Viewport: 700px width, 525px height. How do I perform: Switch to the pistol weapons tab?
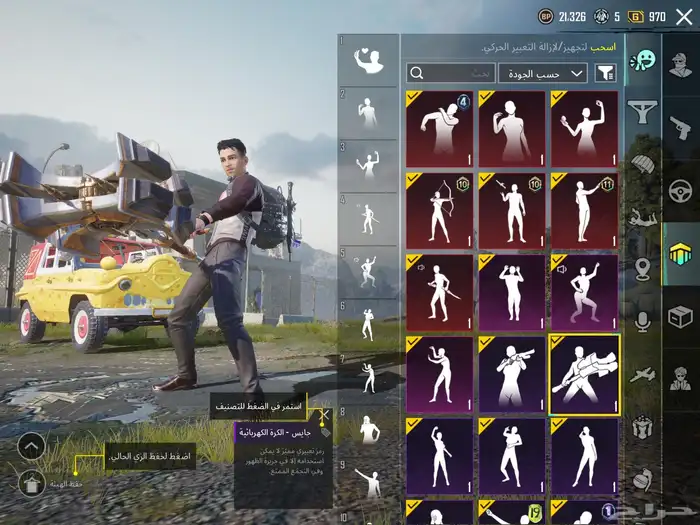pyautogui.click(x=680, y=126)
